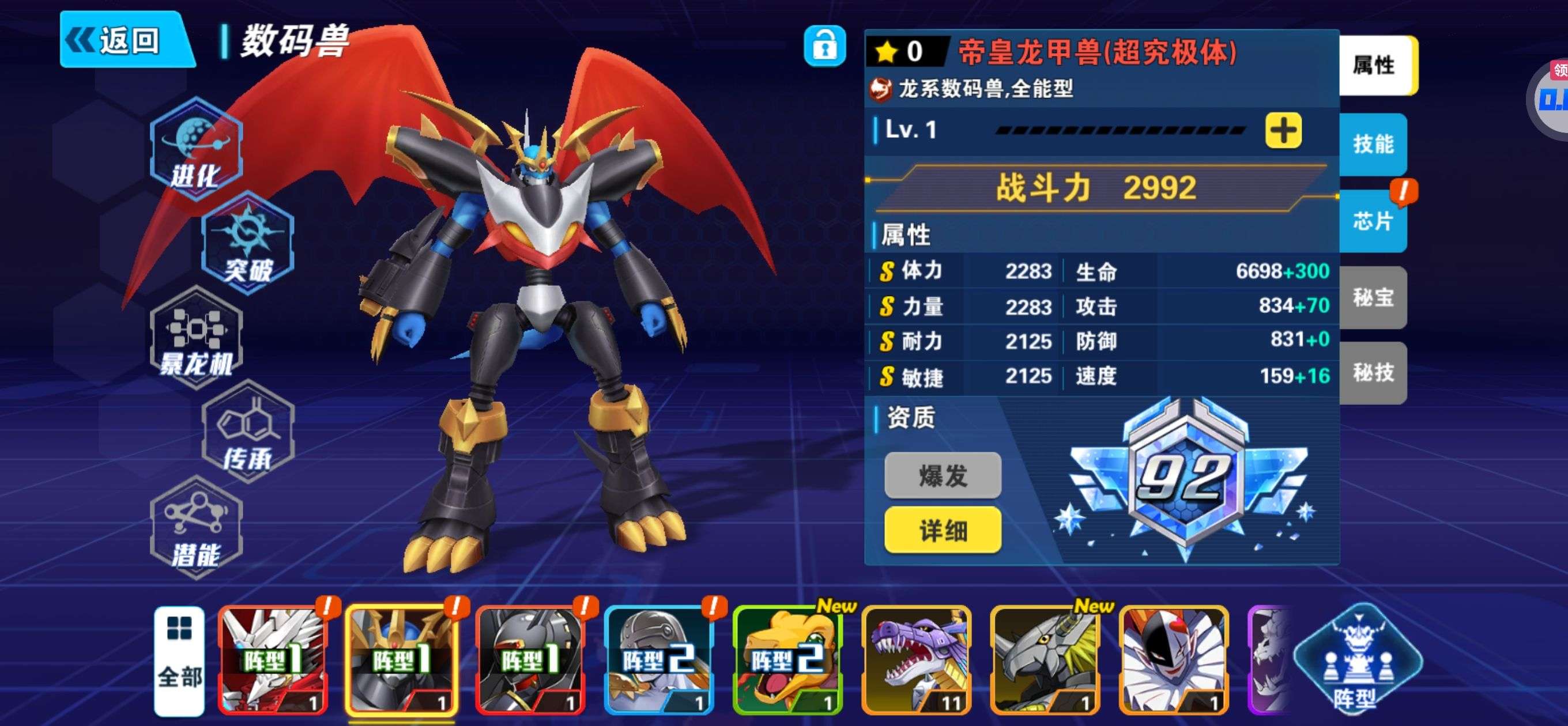Click the grey 爆发 button
This screenshot has width=1568, height=726.
pos(943,476)
